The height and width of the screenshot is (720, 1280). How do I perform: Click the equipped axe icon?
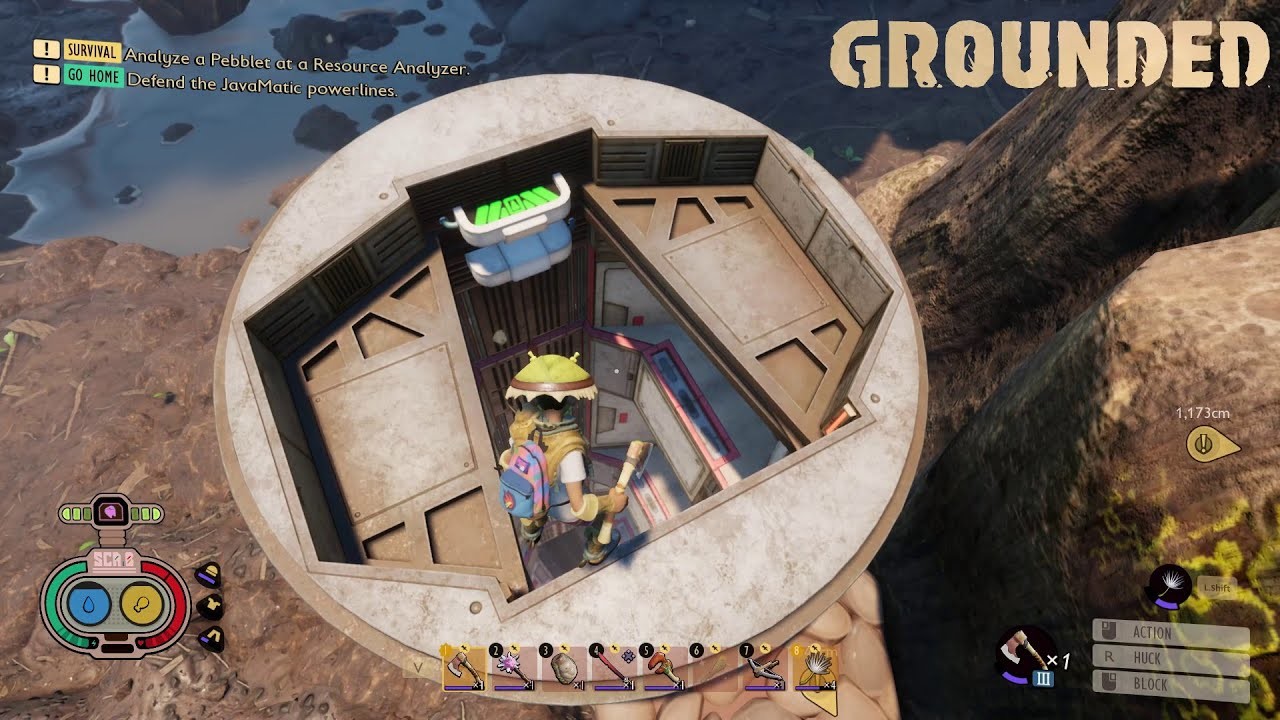1024,648
